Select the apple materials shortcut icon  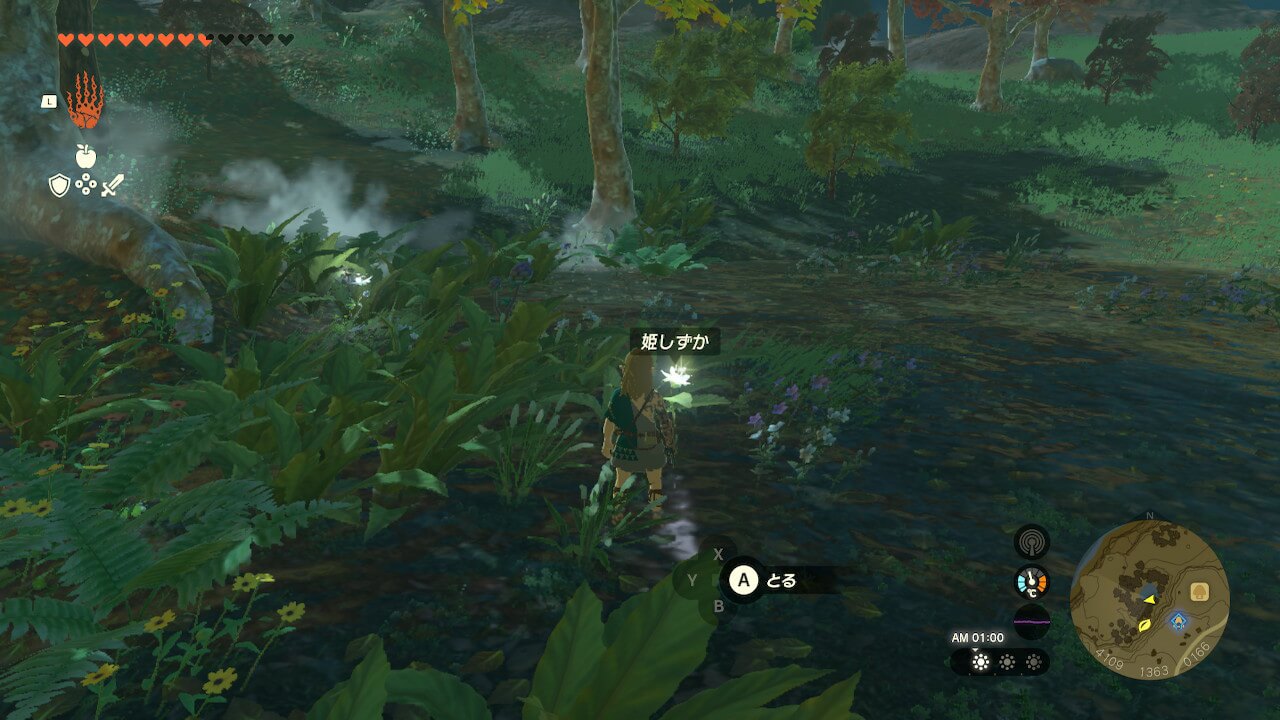85,156
